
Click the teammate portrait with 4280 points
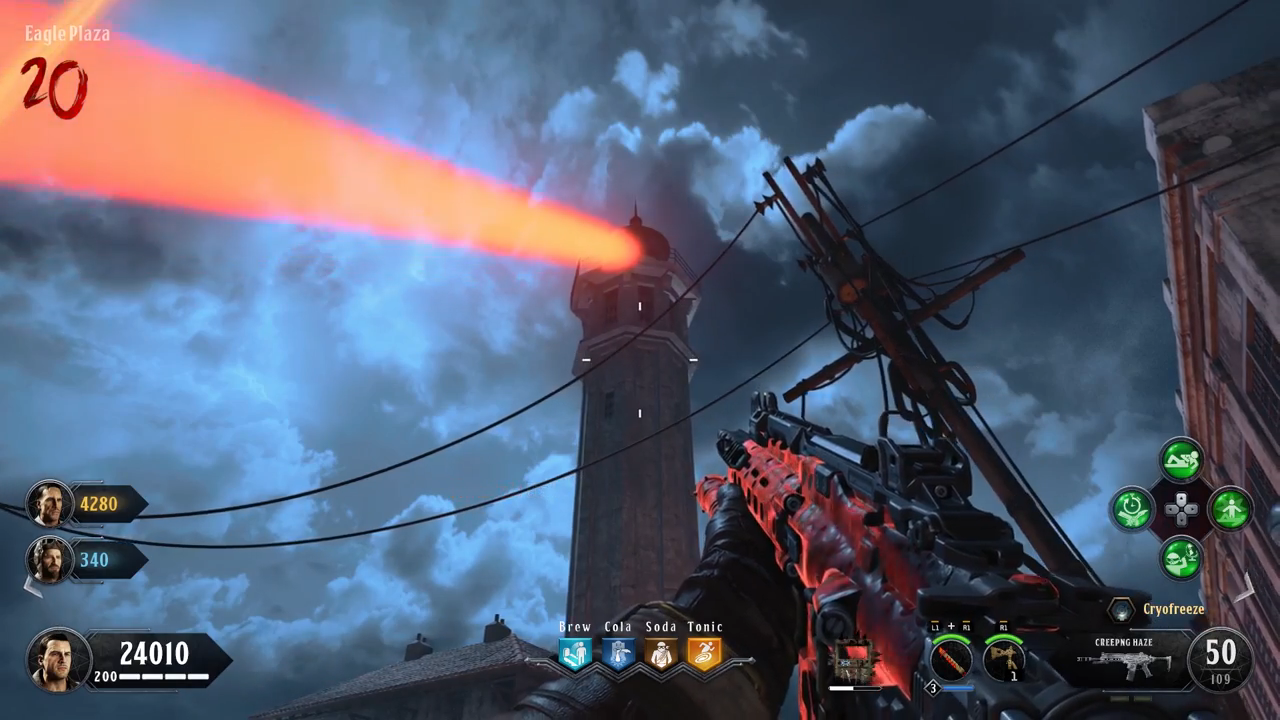49,503
